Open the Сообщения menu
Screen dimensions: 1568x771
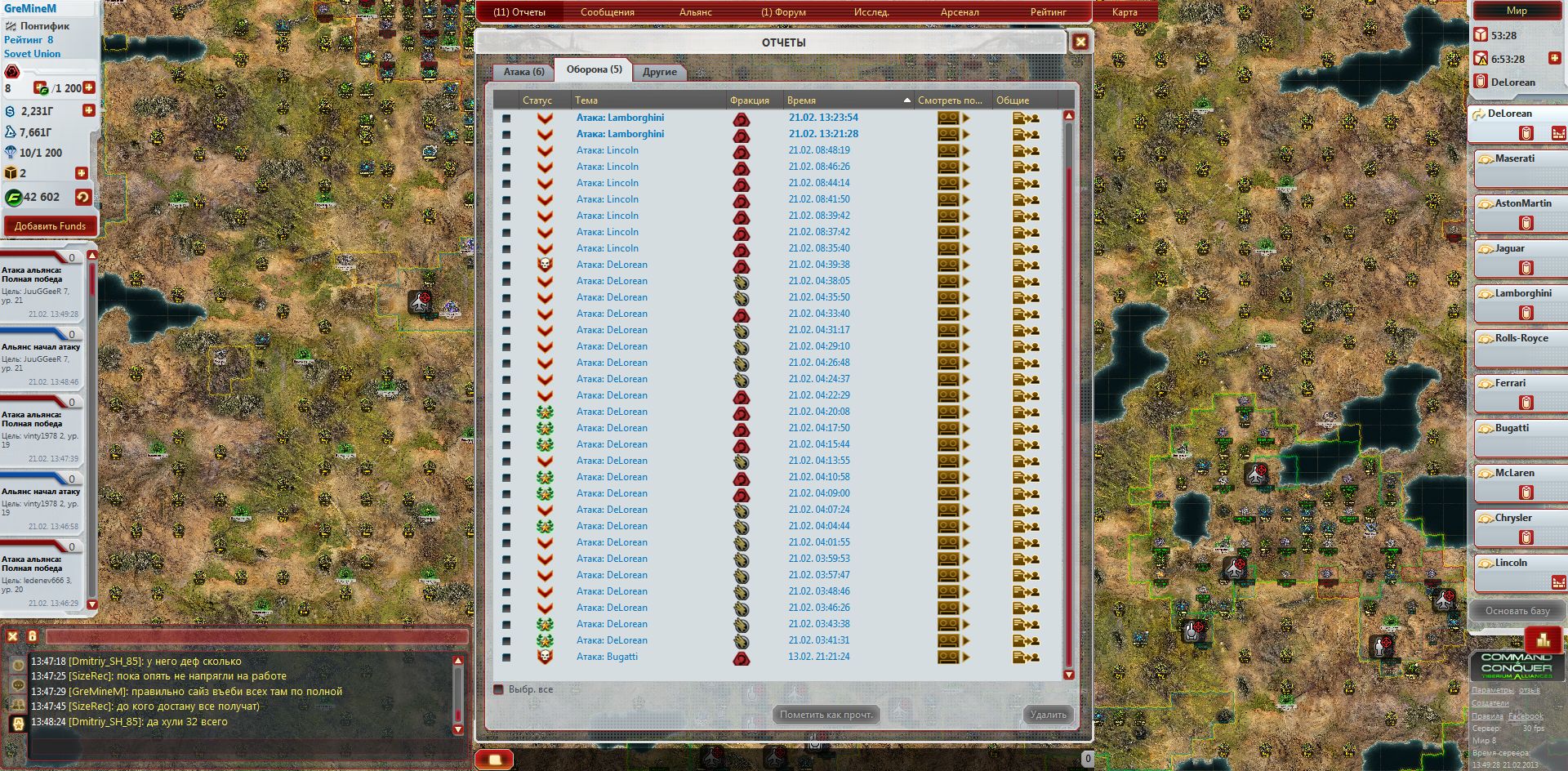pyautogui.click(x=607, y=12)
